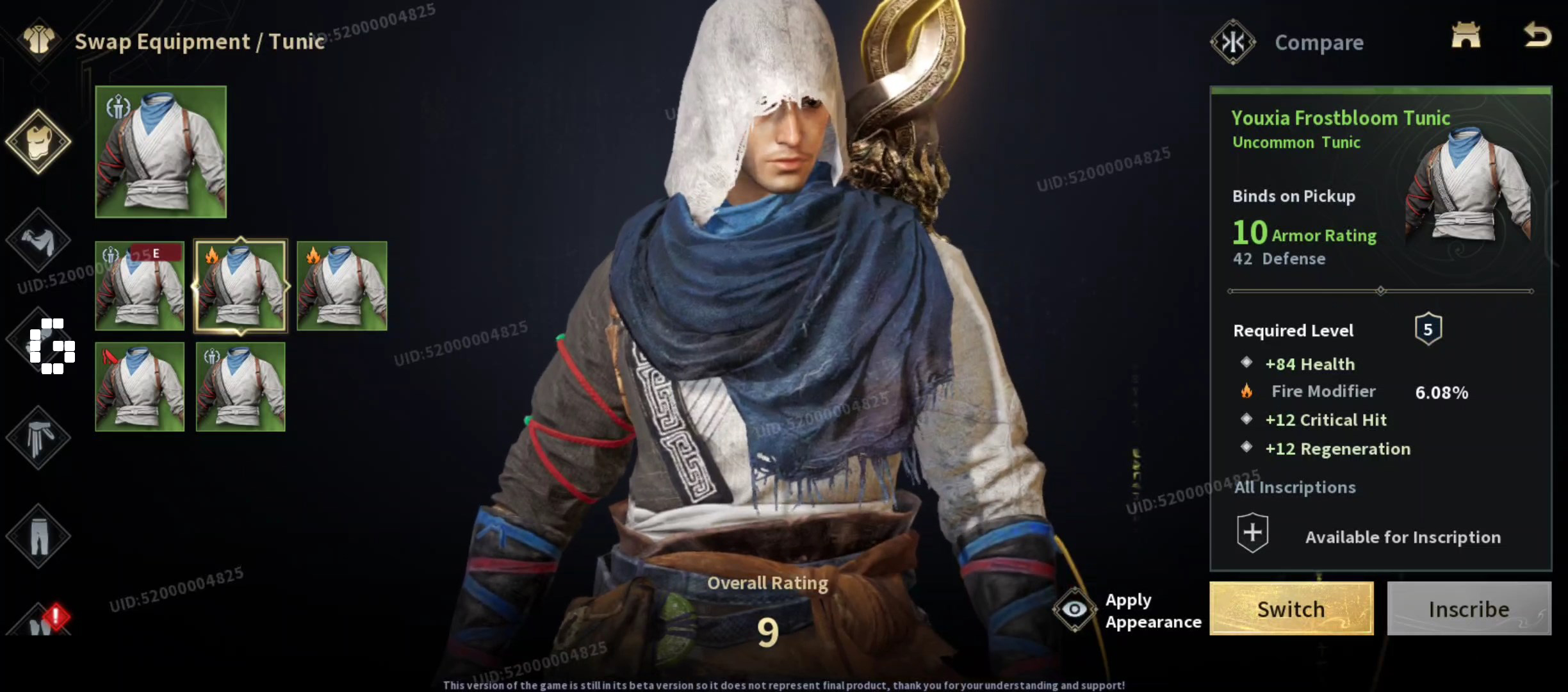This screenshot has width=1568, height=692.
Task: Choose the tunic with red arrow marker
Action: tap(140, 387)
